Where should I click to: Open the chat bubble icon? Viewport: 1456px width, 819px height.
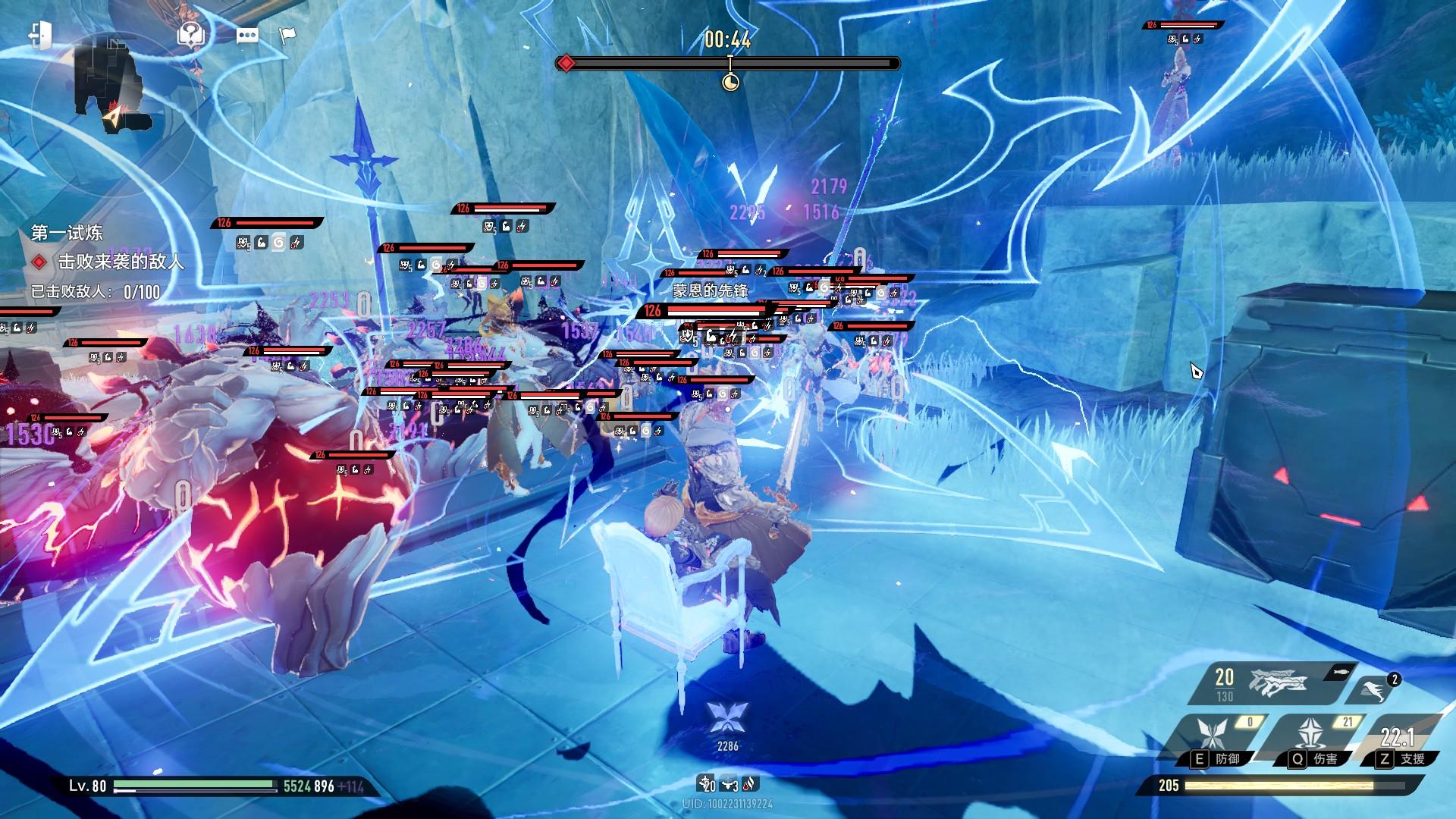coord(247,36)
